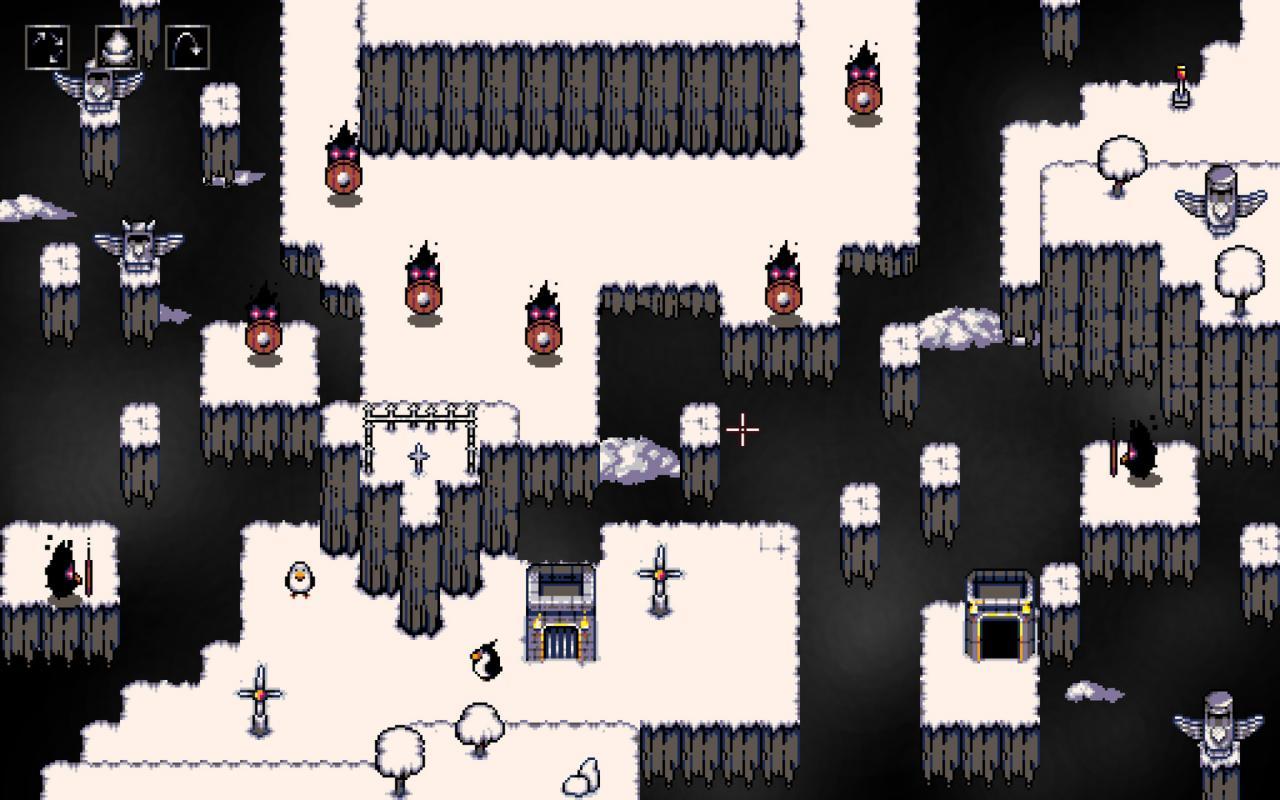Expand the spiked archway above the shrine
The image size is (1280, 800).
(x=420, y=415)
